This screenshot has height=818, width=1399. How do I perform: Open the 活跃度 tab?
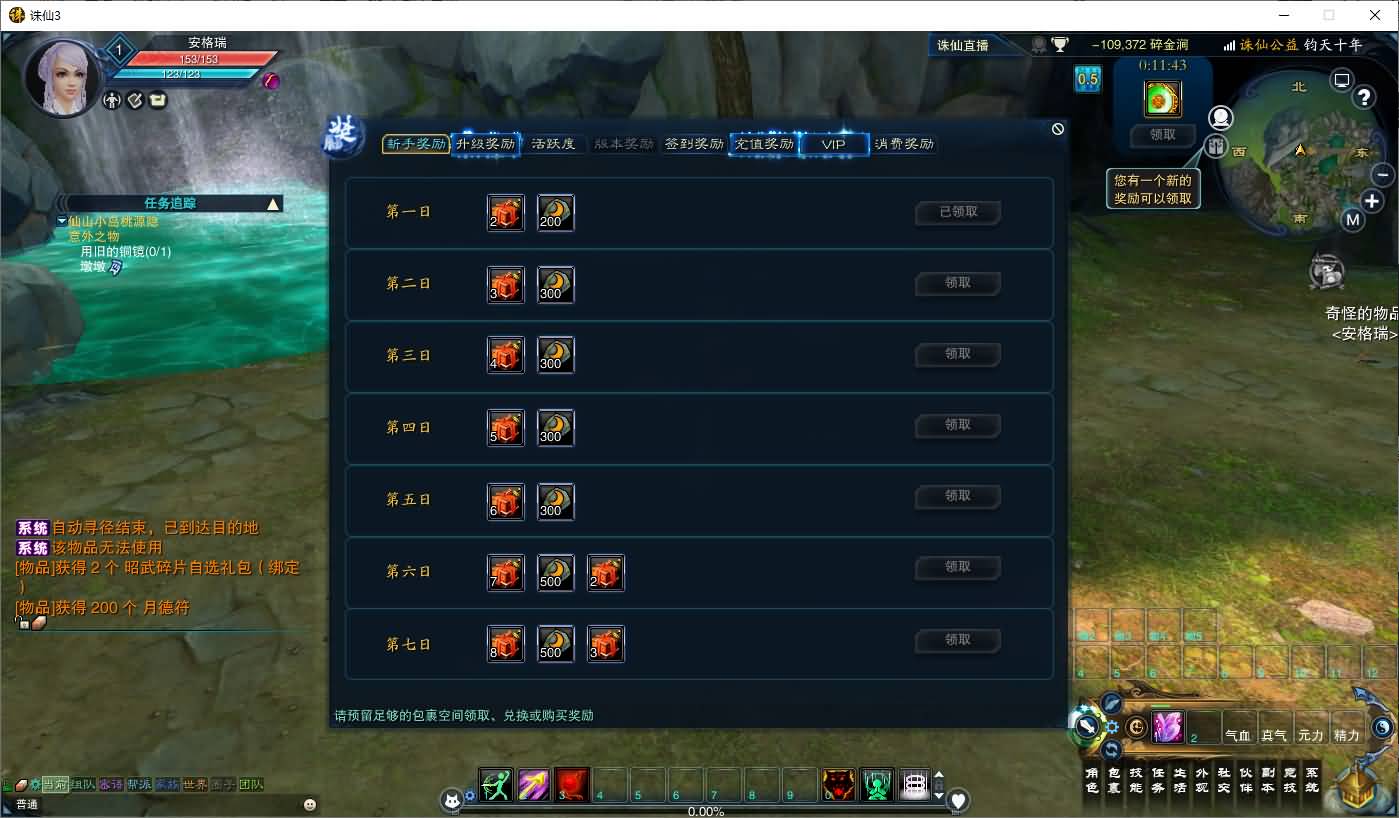click(553, 144)
